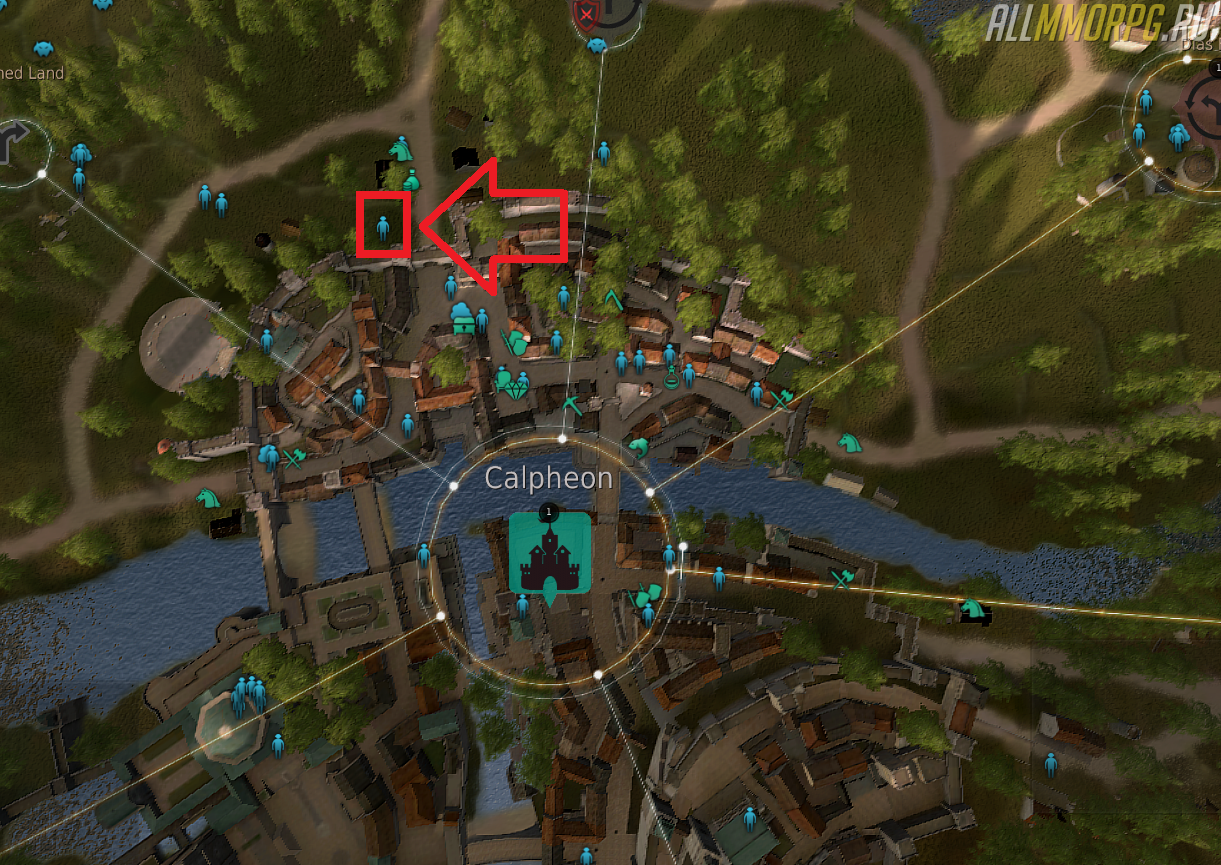Select the money bag marker icon

click(411, 180)
